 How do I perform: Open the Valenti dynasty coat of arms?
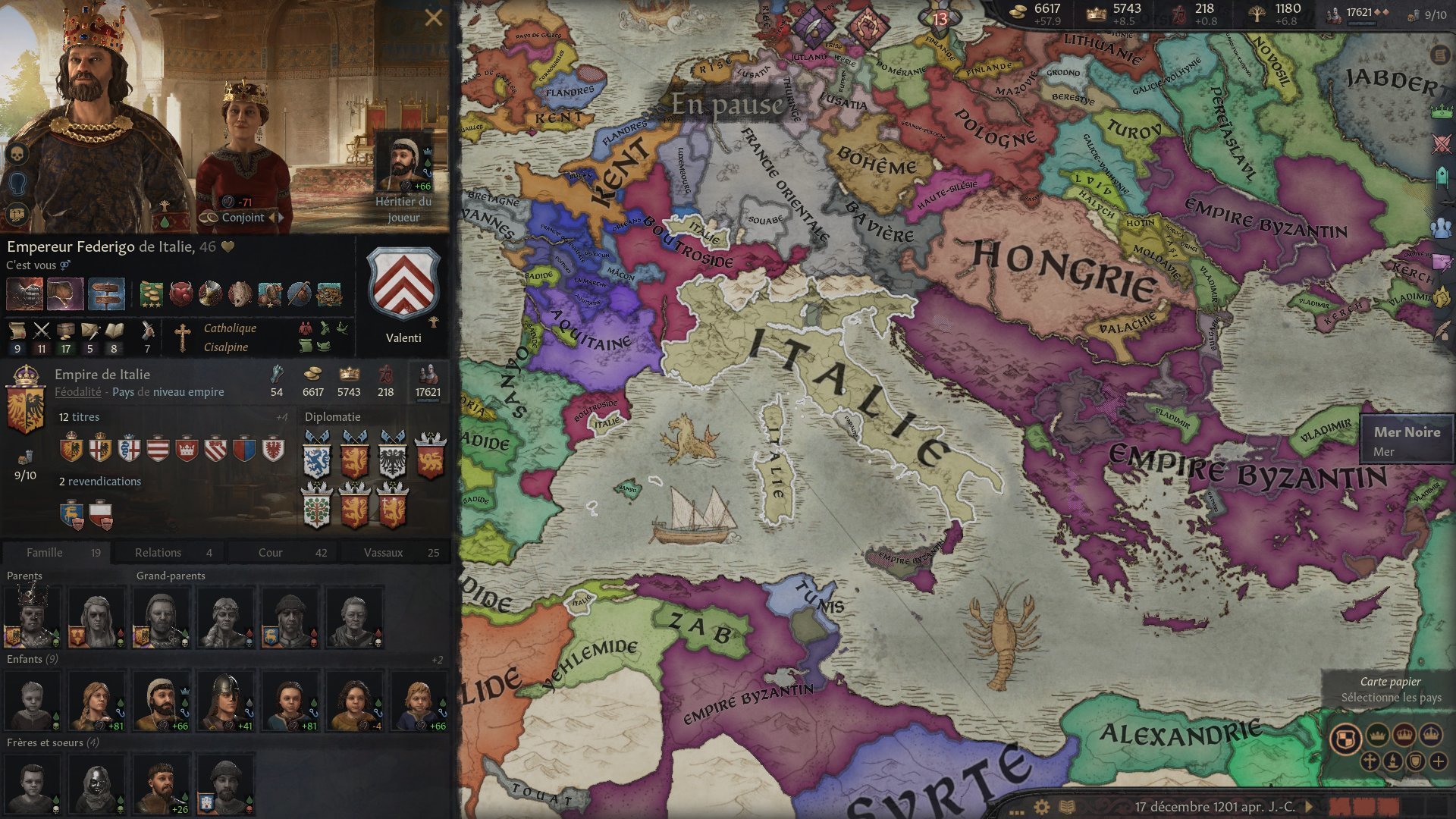(403, 283)
